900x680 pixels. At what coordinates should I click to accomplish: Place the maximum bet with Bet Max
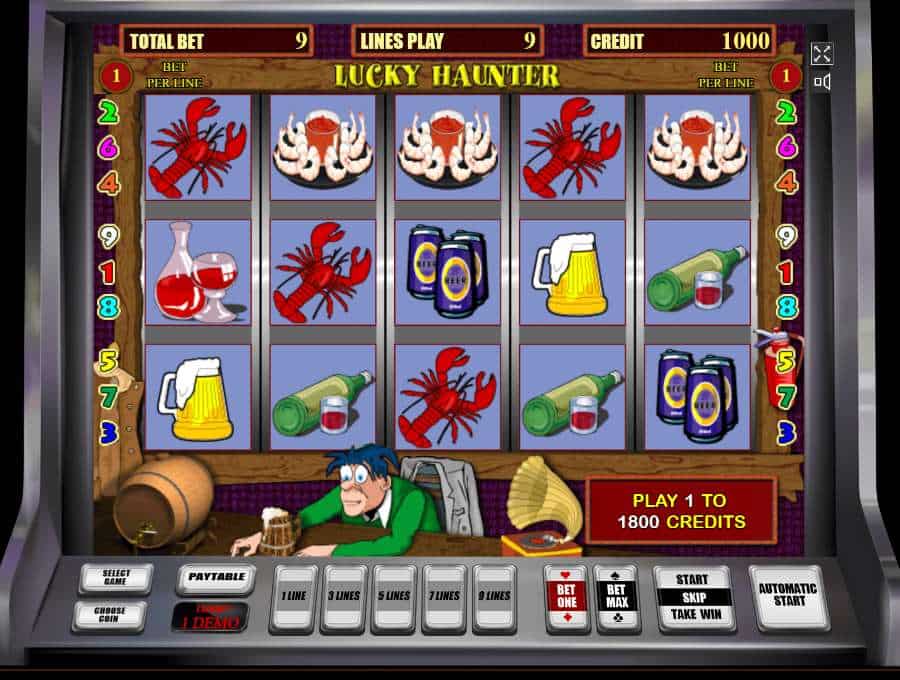tap(616, 598)
